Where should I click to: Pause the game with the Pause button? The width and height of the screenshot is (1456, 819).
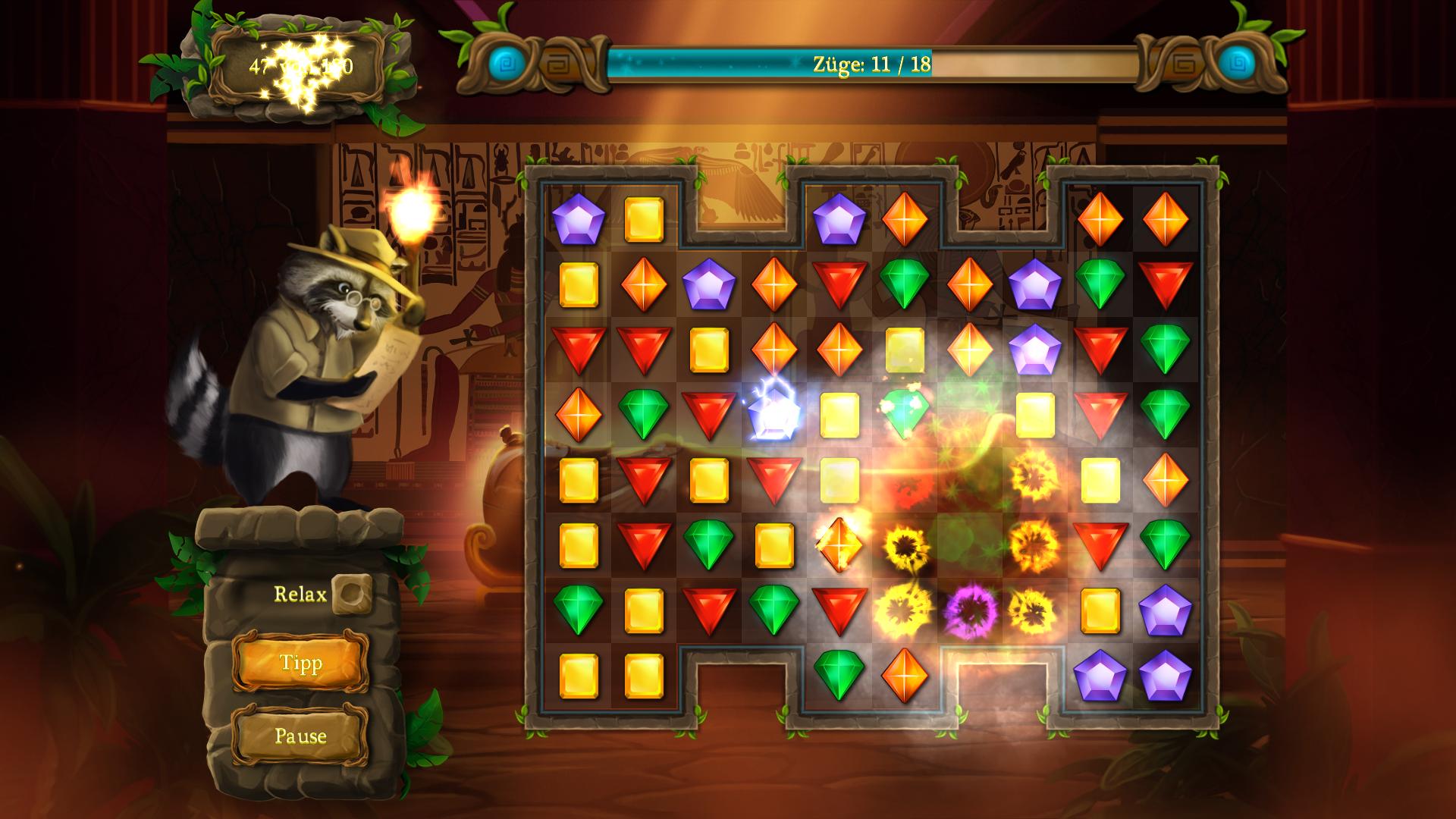(x=300, y=736)
